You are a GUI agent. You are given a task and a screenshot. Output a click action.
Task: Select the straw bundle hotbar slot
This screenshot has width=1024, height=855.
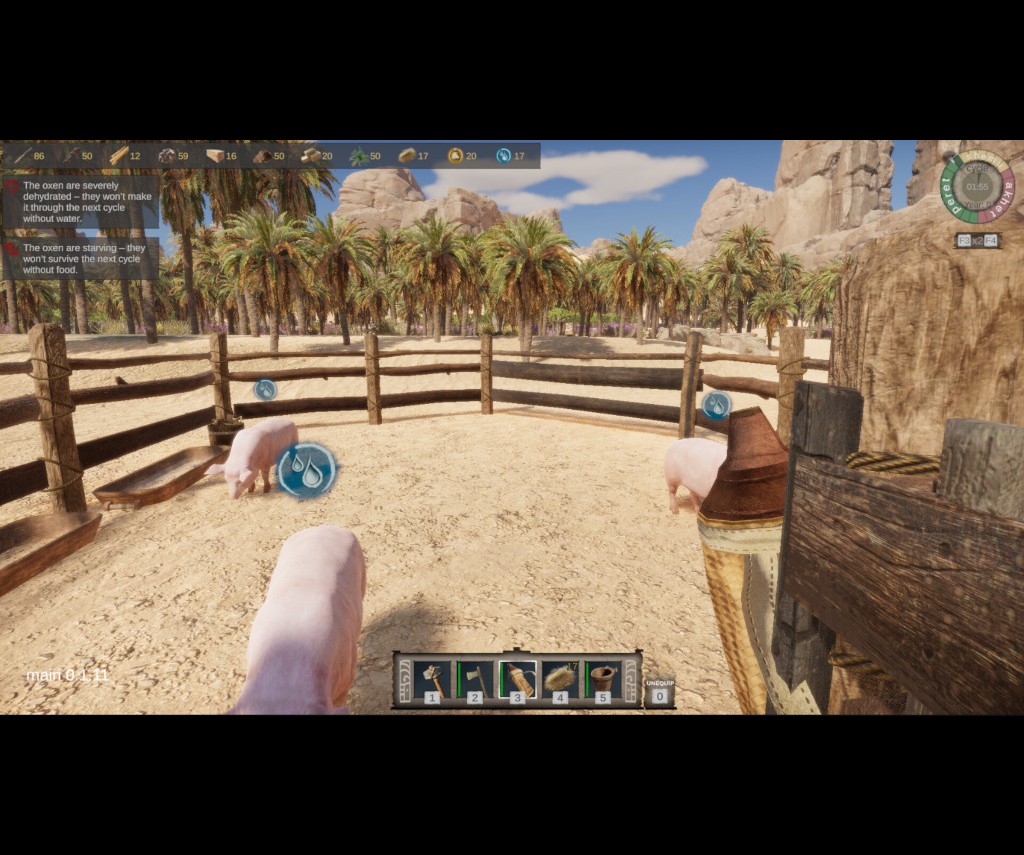(560, 680)
